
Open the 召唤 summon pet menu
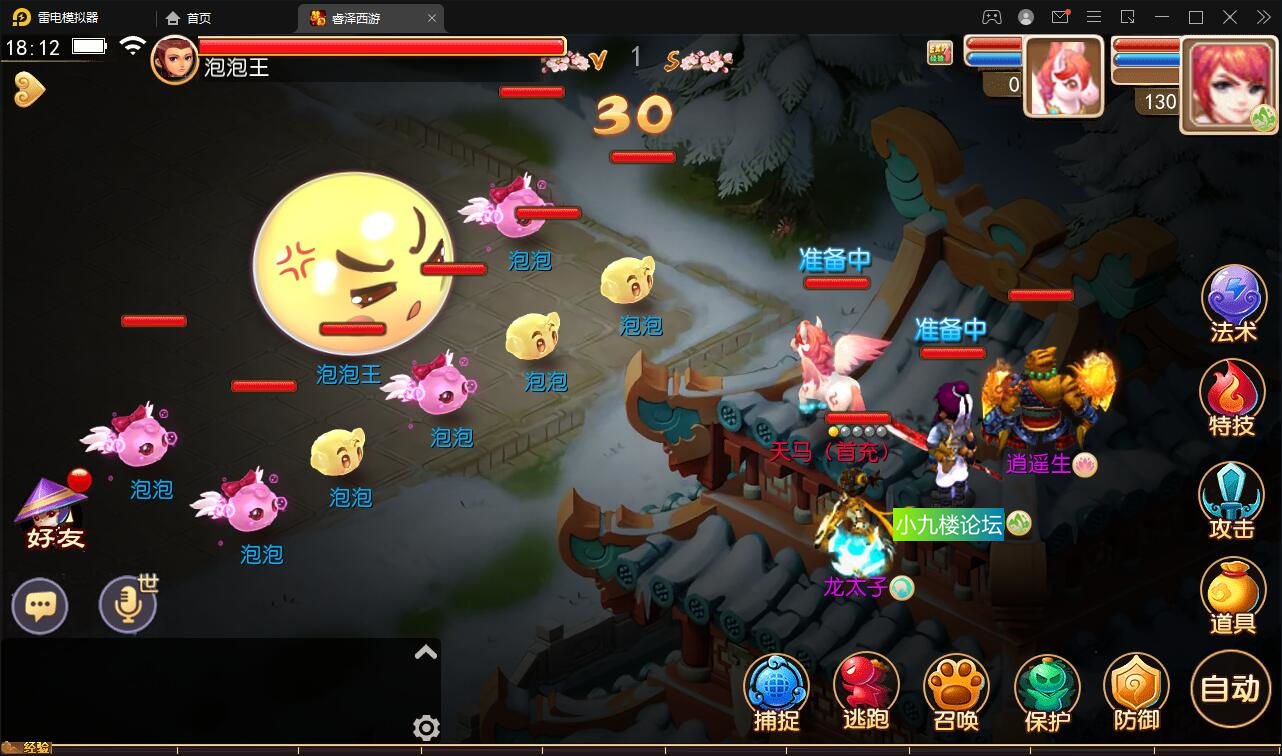pos(956,692)
